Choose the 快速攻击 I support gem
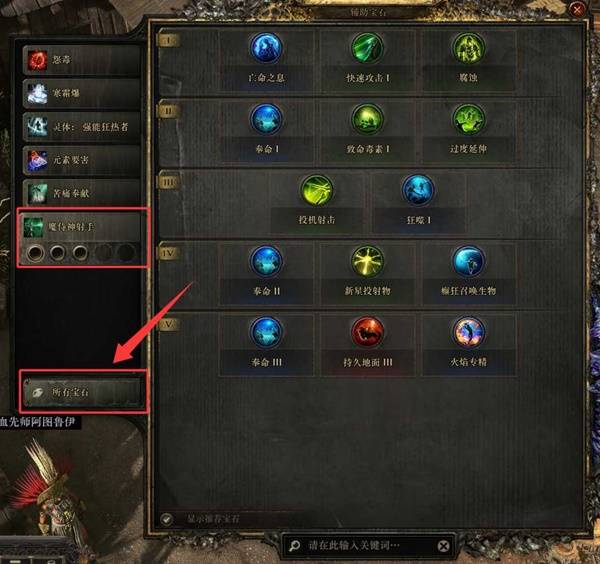The width and height of the screenshot is (600, 564). point(366,51)
